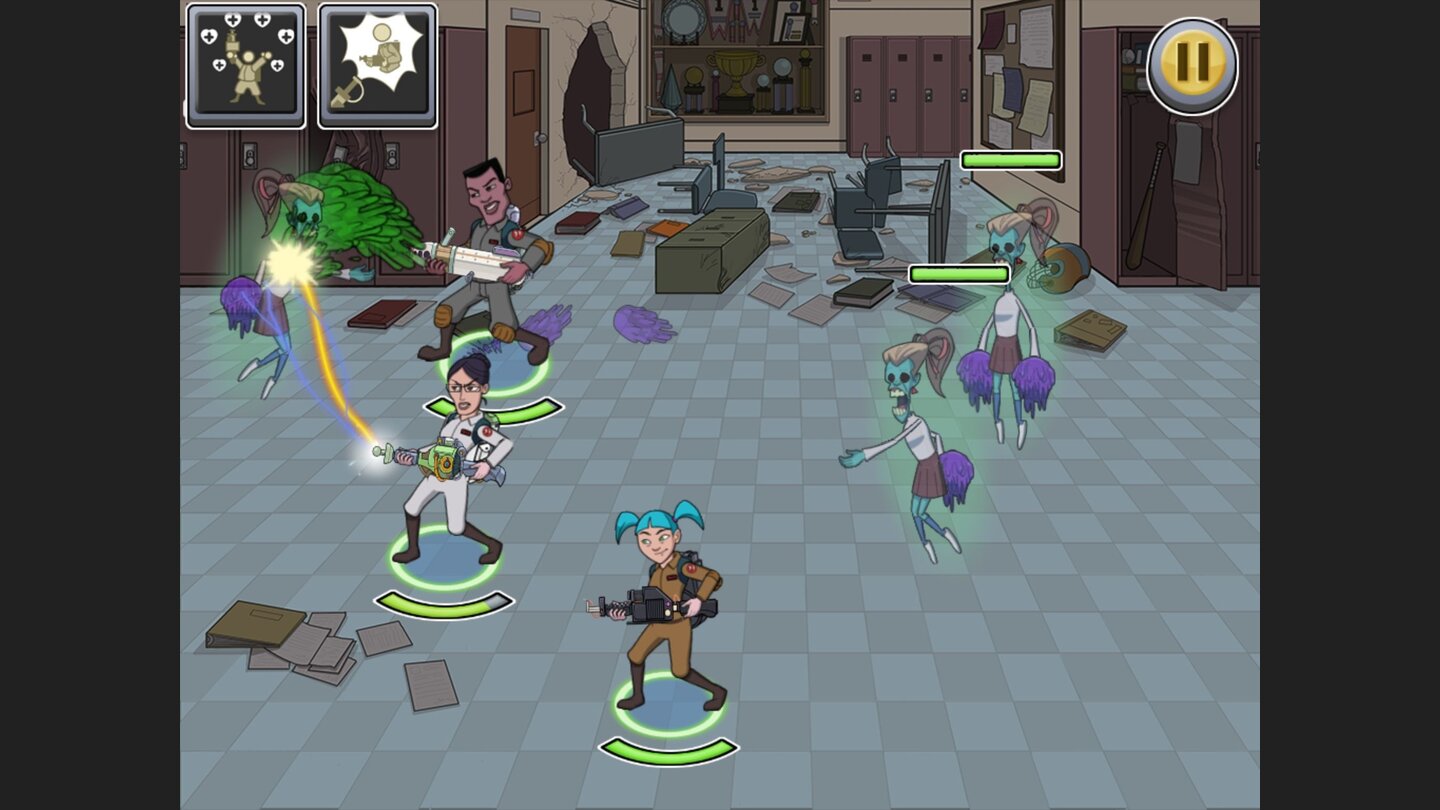Trigger the ghost knockback ability

[377, 65]
